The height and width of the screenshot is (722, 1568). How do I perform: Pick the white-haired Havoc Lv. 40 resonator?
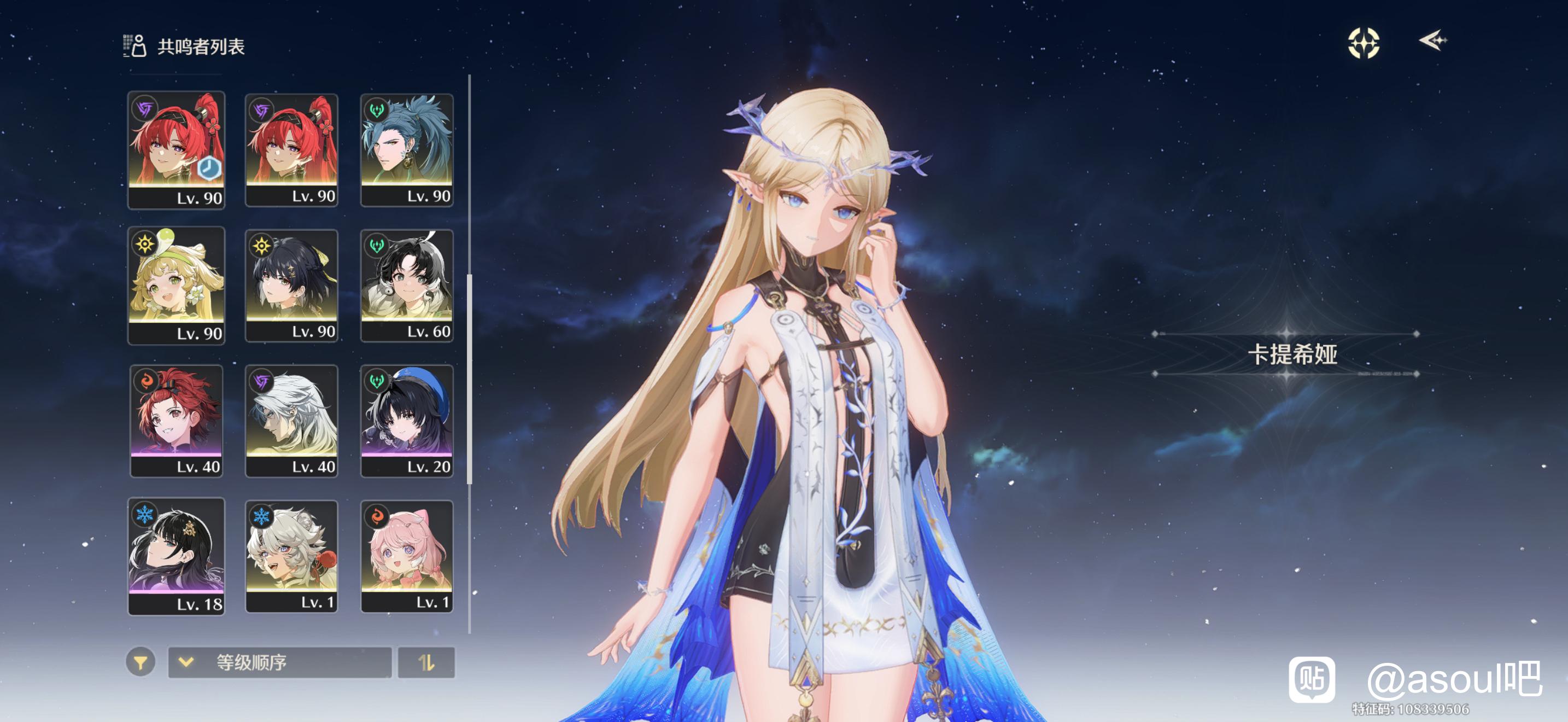[x=291, y=420]
